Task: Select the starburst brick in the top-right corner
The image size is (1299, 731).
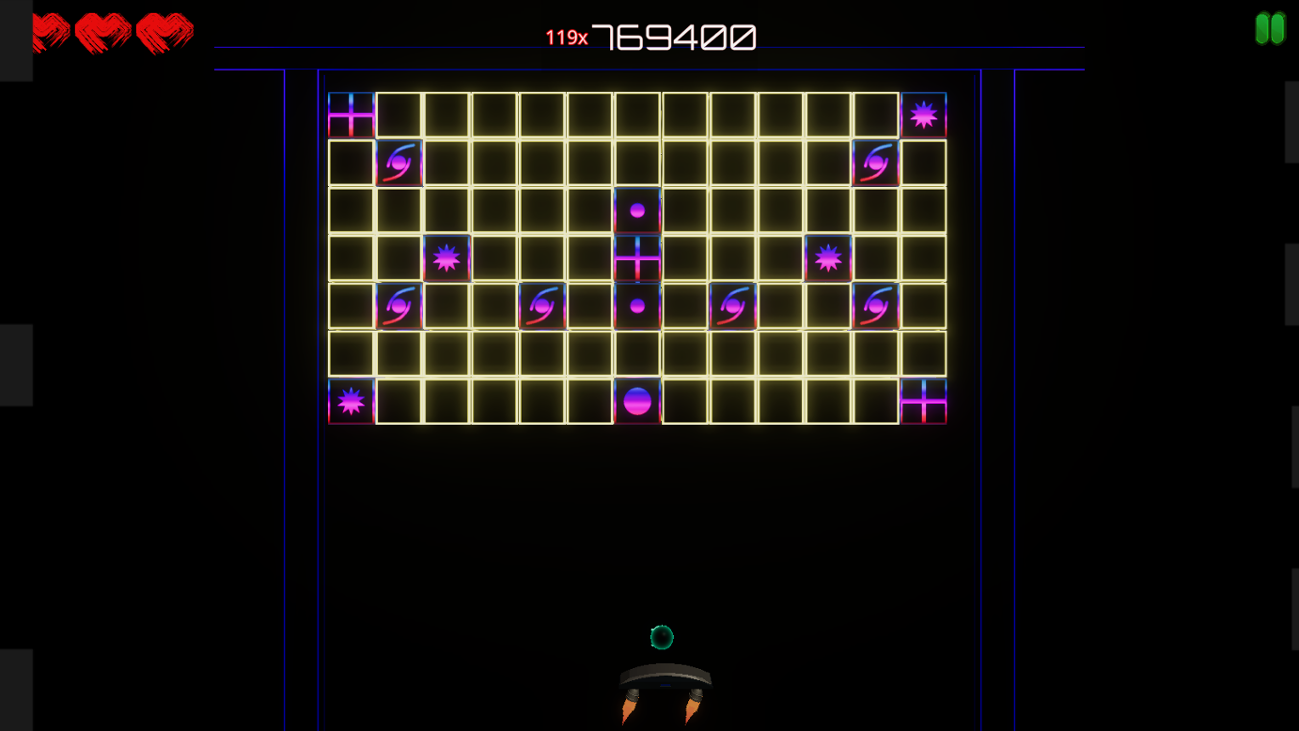Action: coord(925,114)
